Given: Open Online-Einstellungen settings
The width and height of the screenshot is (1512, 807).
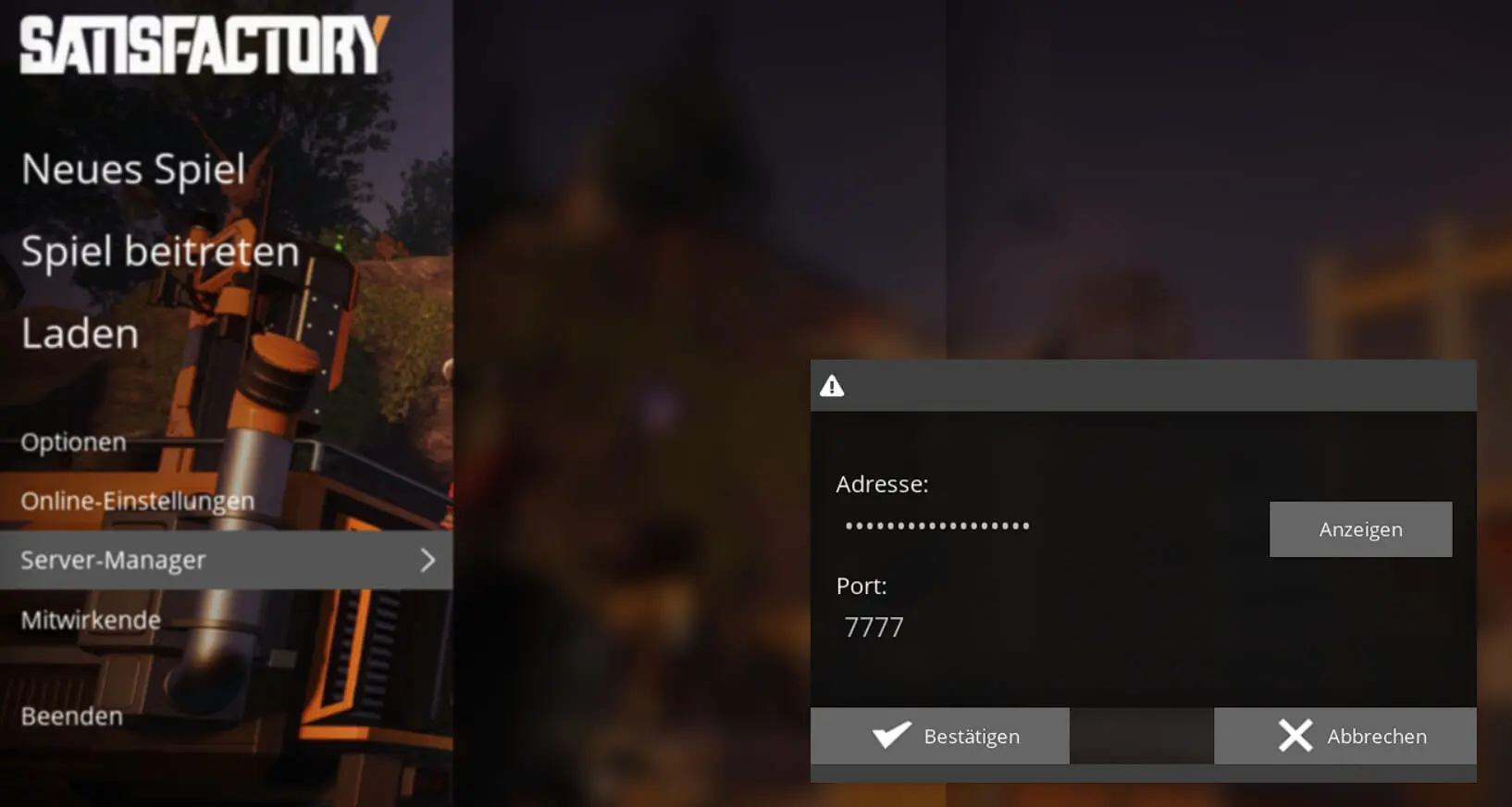Looking at the screenshot, I should [x=136, y=501].
